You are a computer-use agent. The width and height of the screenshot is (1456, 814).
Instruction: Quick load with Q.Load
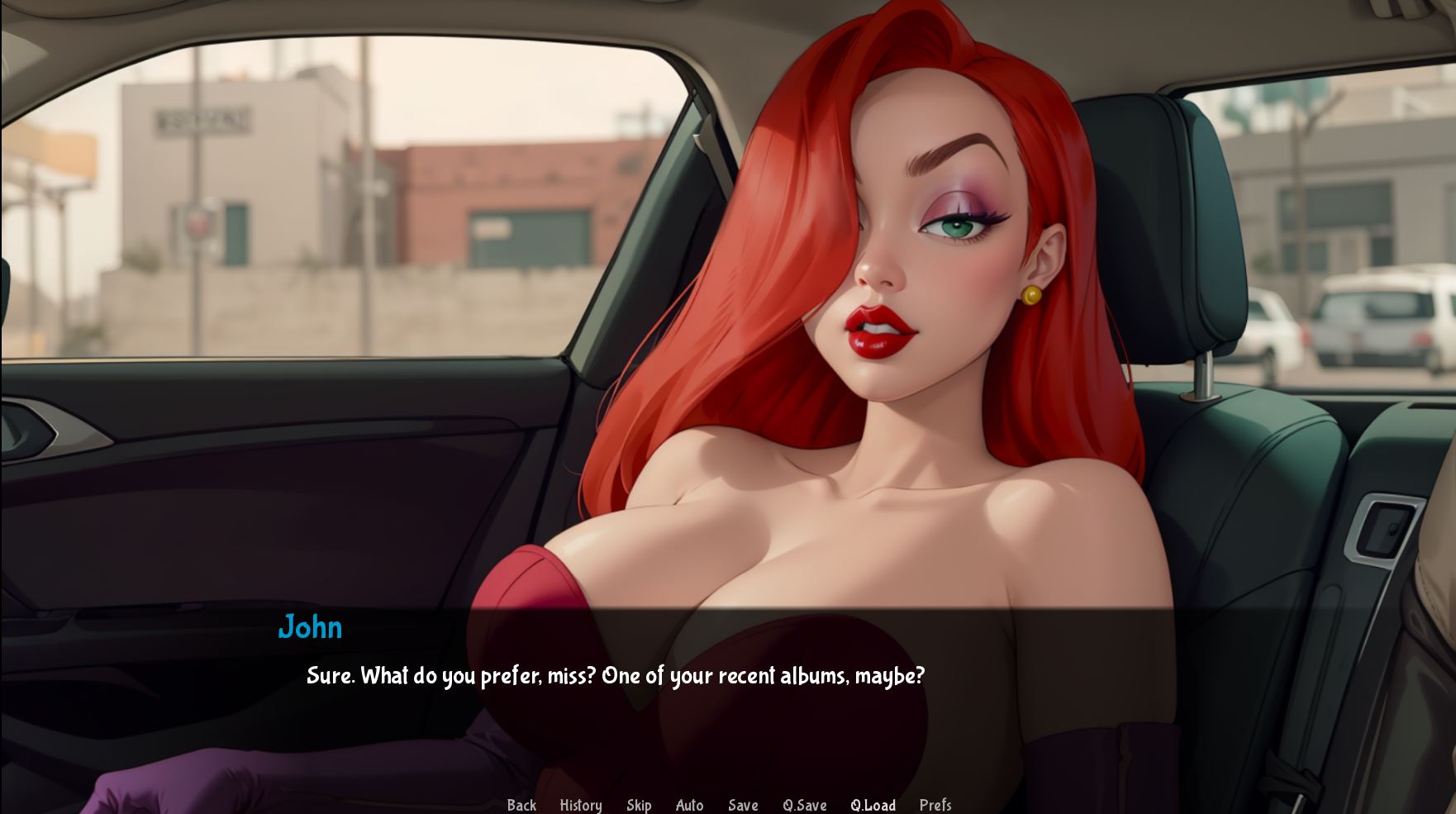tap(873, 805)
